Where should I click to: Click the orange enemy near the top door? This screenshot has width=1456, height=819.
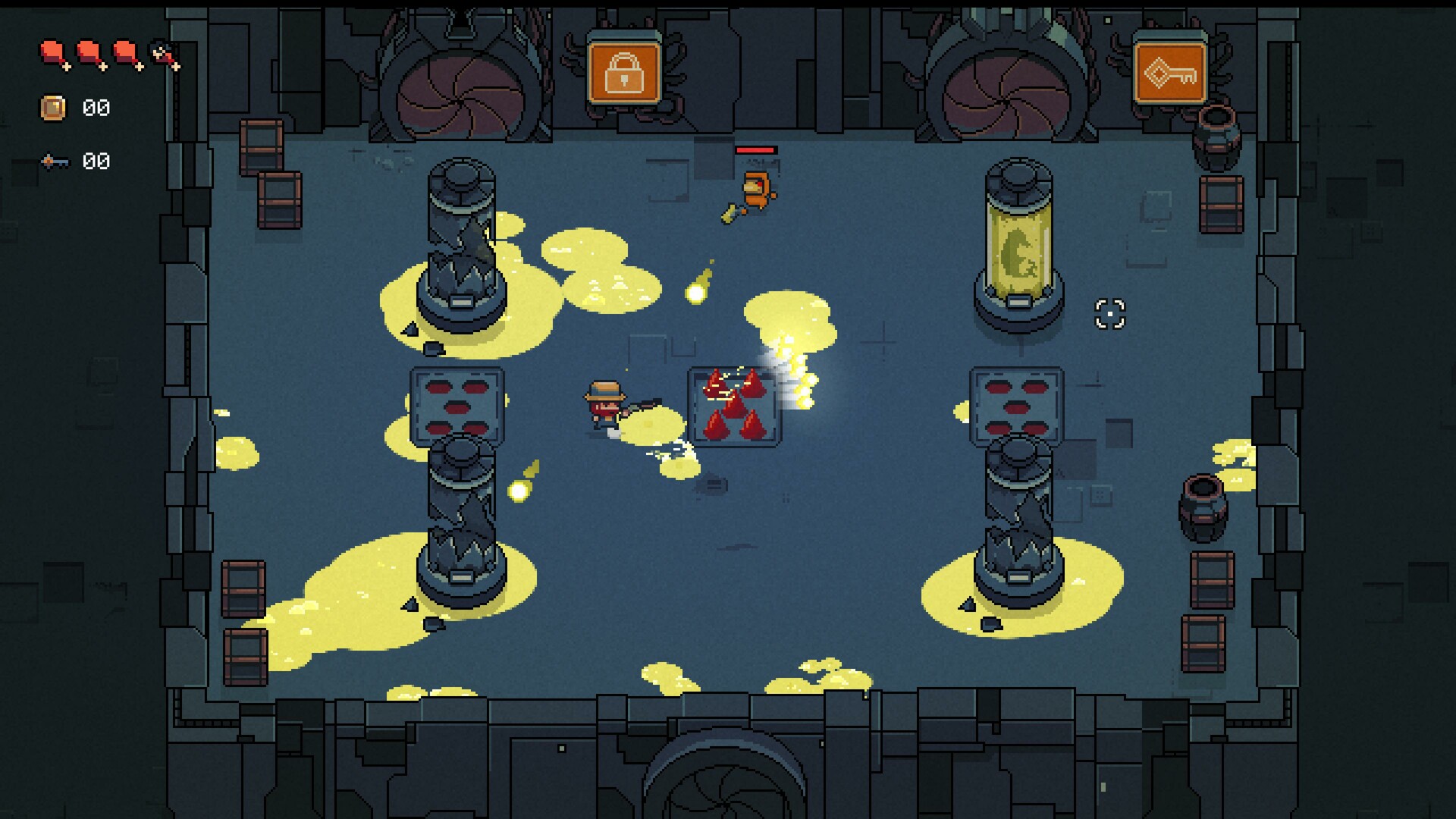click(x=755, y=190)
